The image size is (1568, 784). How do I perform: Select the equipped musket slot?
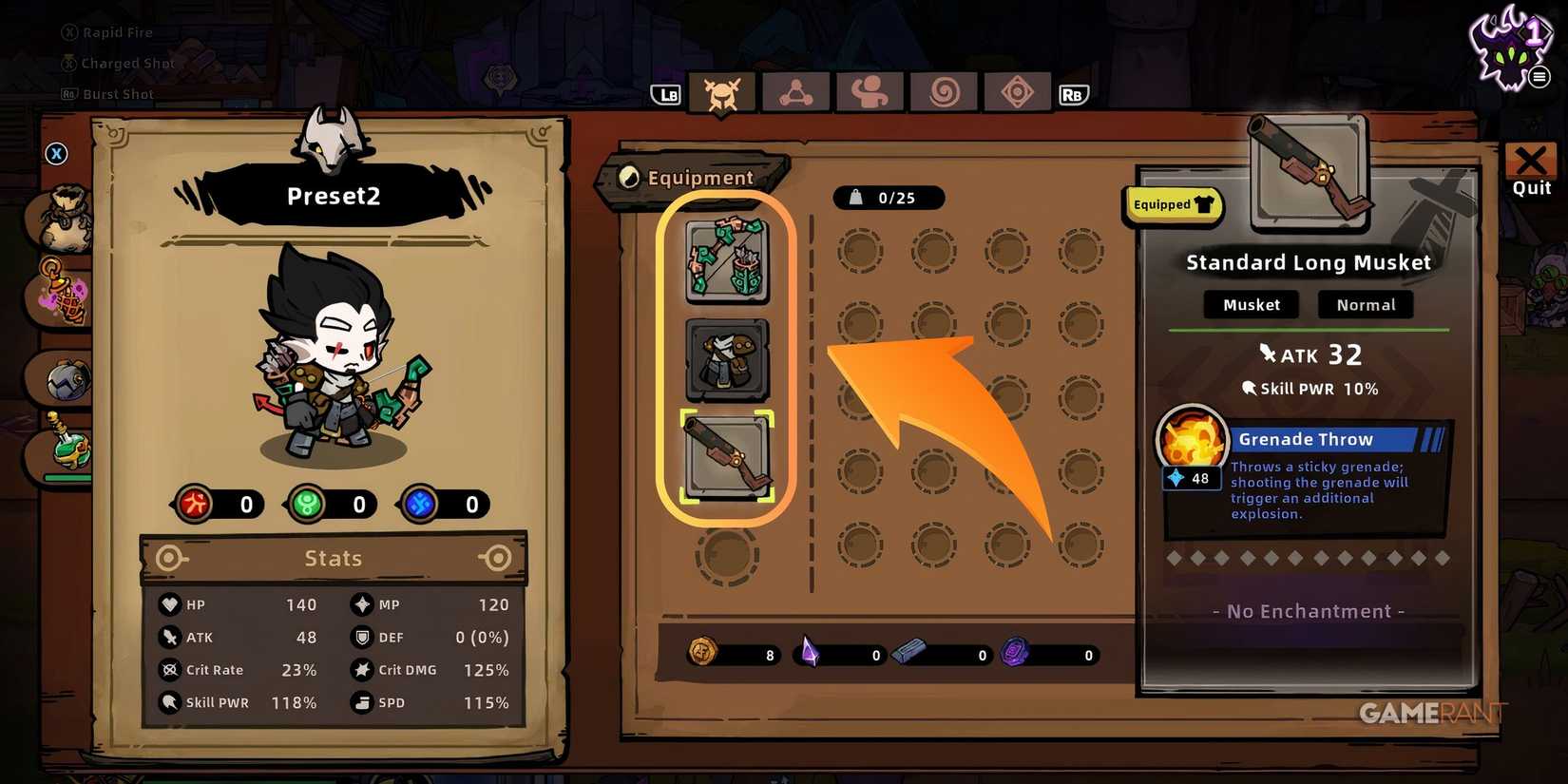click(728, 456)
